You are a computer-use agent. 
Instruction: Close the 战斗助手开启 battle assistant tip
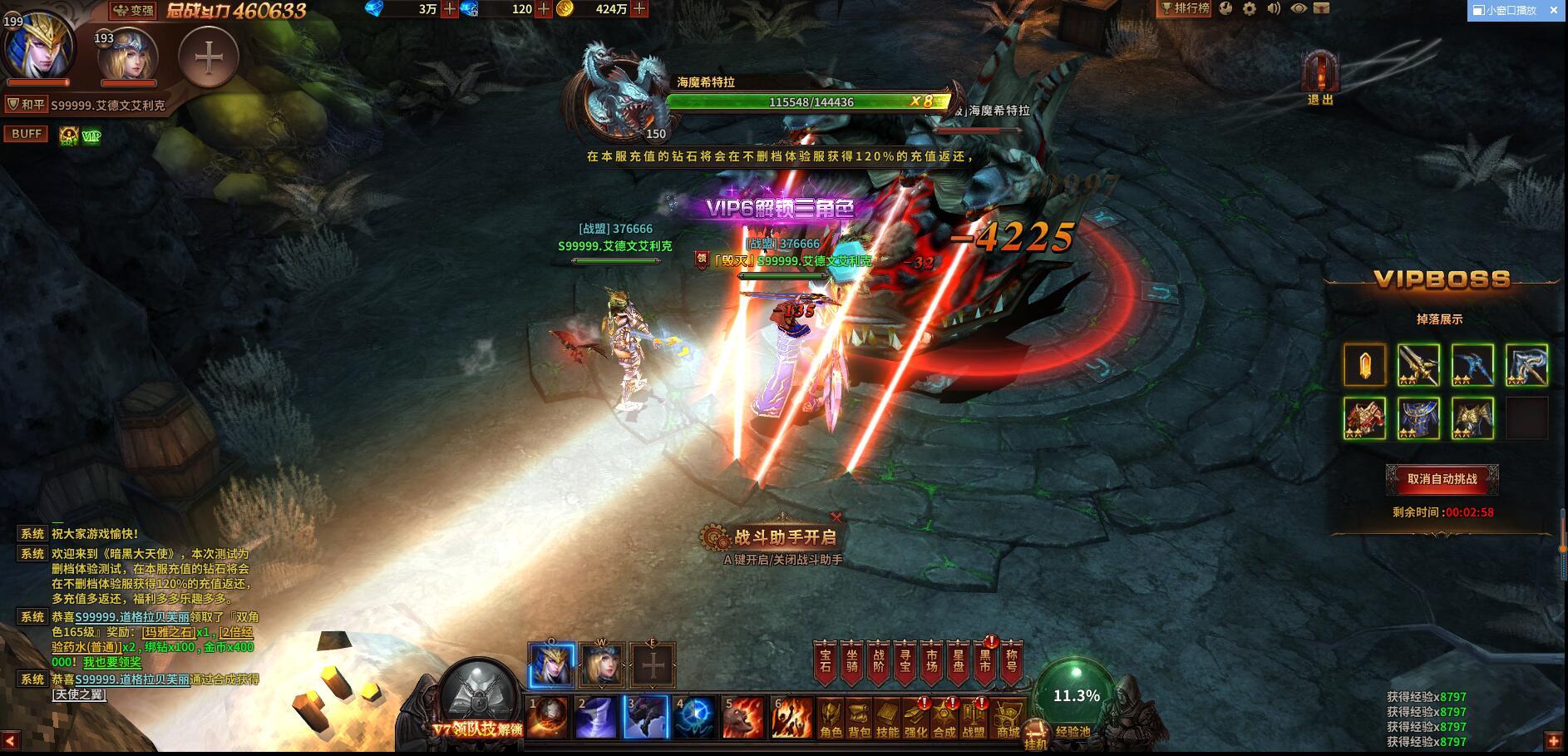point(836,517)
